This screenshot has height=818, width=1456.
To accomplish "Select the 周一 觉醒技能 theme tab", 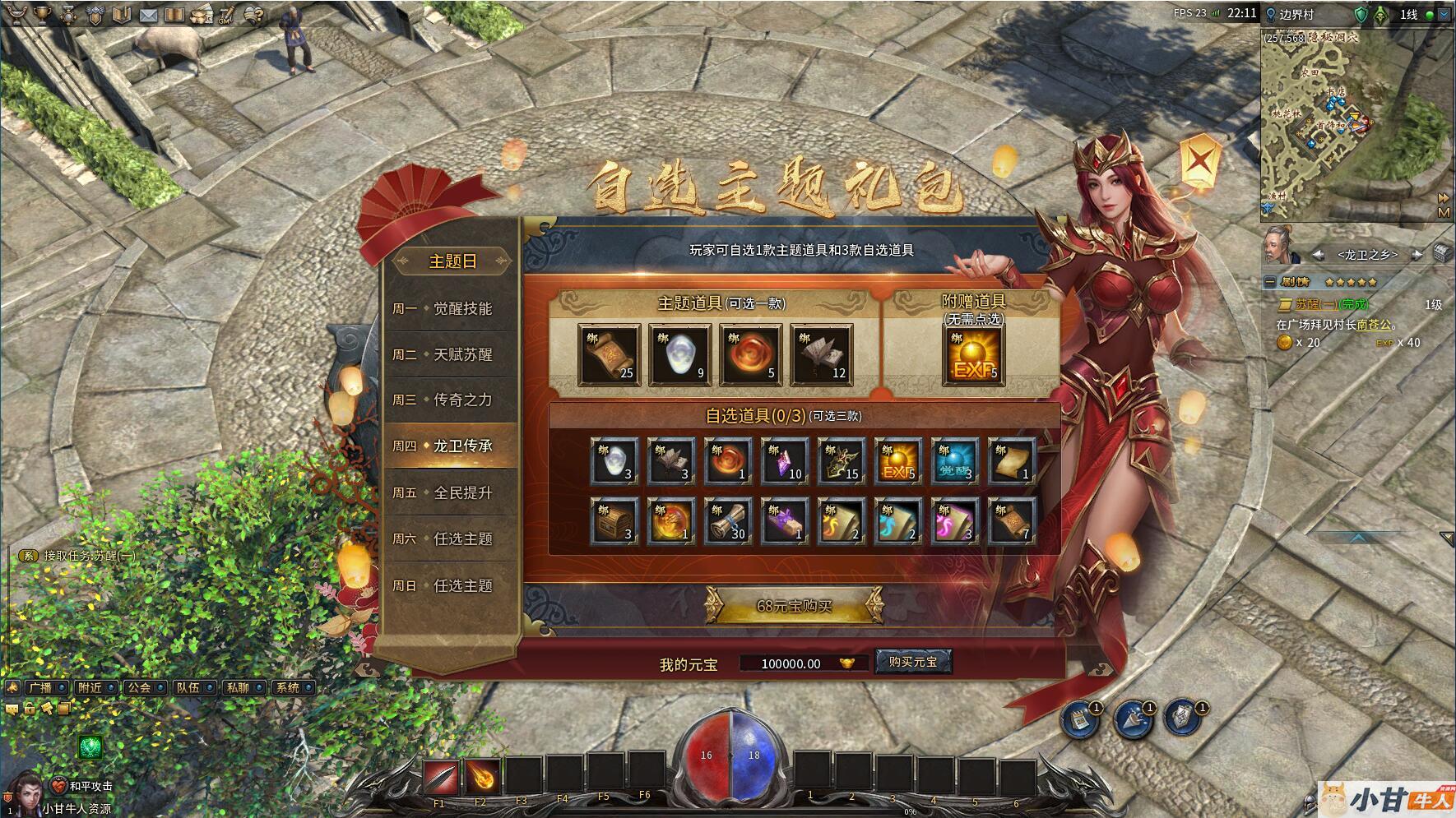I will [x=450, y=308].
